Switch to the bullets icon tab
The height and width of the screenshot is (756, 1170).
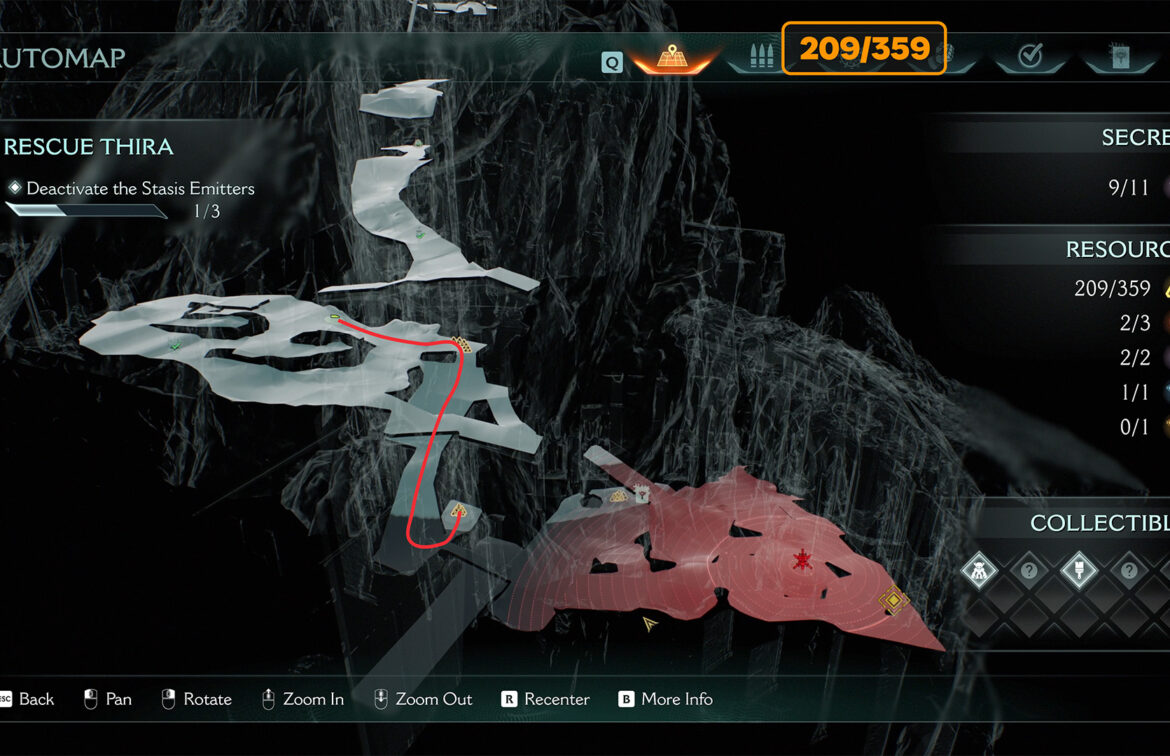755,57
